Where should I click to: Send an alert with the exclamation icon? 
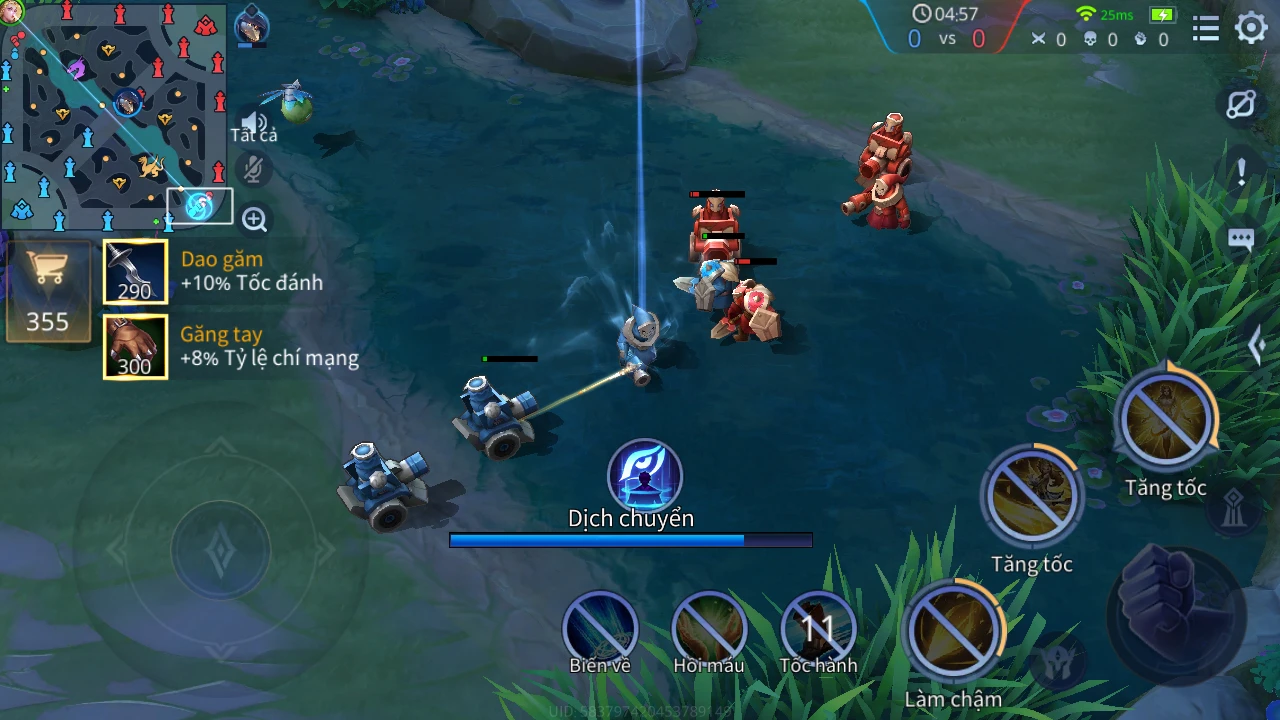(x=1241, y=171)
